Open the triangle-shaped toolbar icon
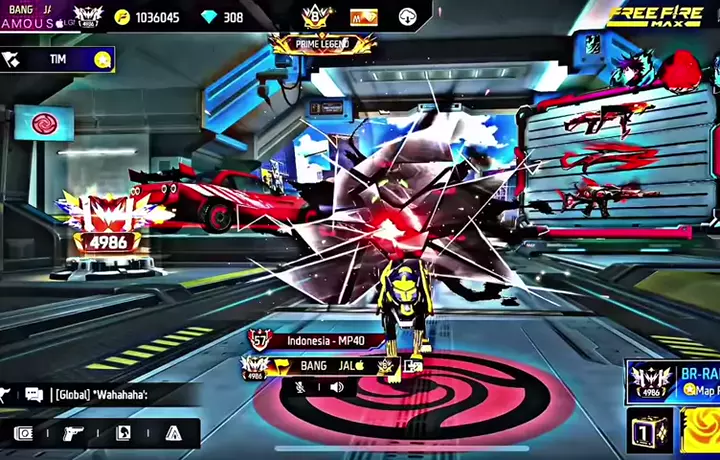This screenshot has height=460, width=720. [x=173, y=433]
